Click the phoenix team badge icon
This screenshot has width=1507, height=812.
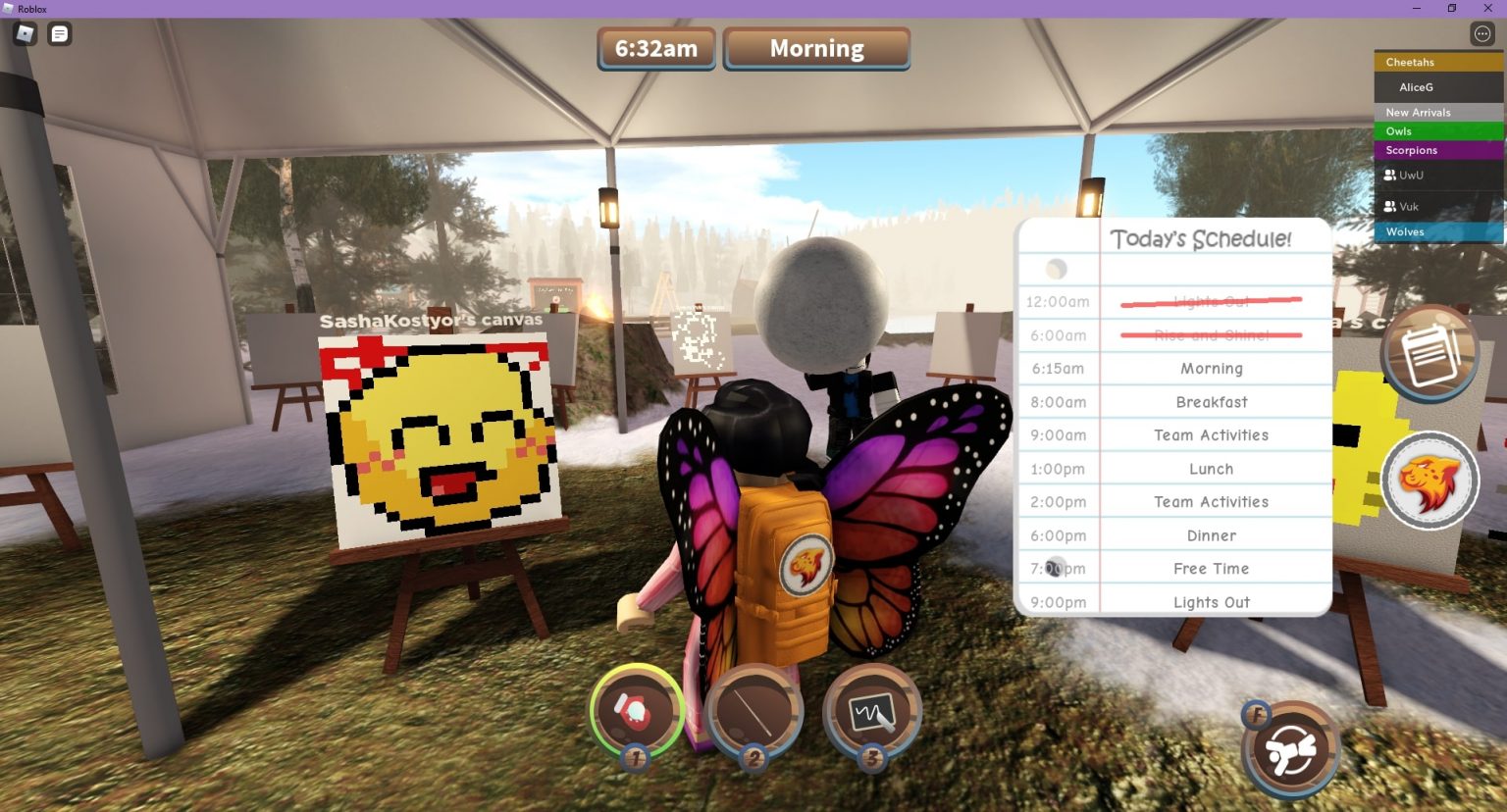tap(1429, 480)
